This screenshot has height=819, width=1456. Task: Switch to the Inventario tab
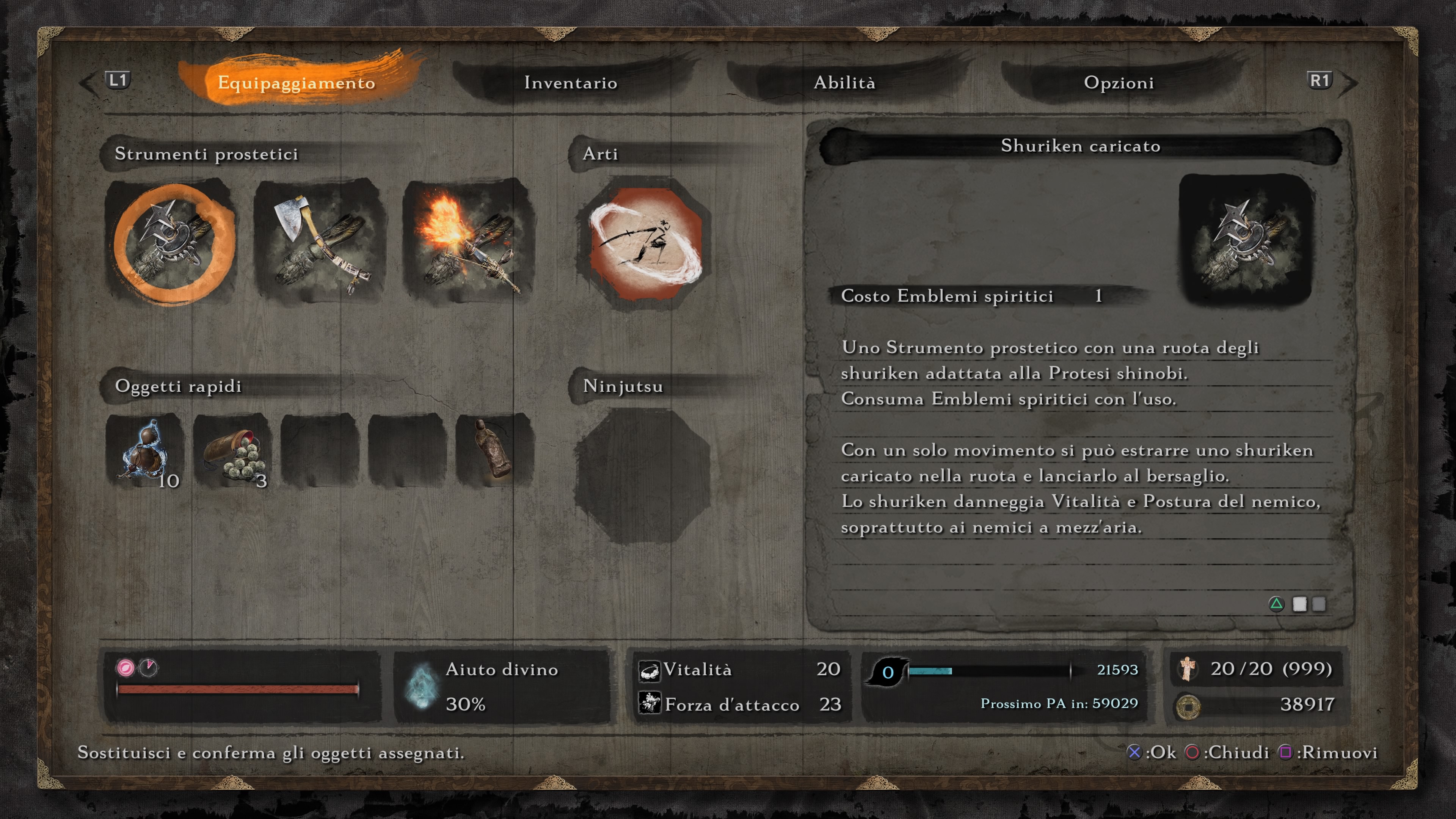click(570, 83)
